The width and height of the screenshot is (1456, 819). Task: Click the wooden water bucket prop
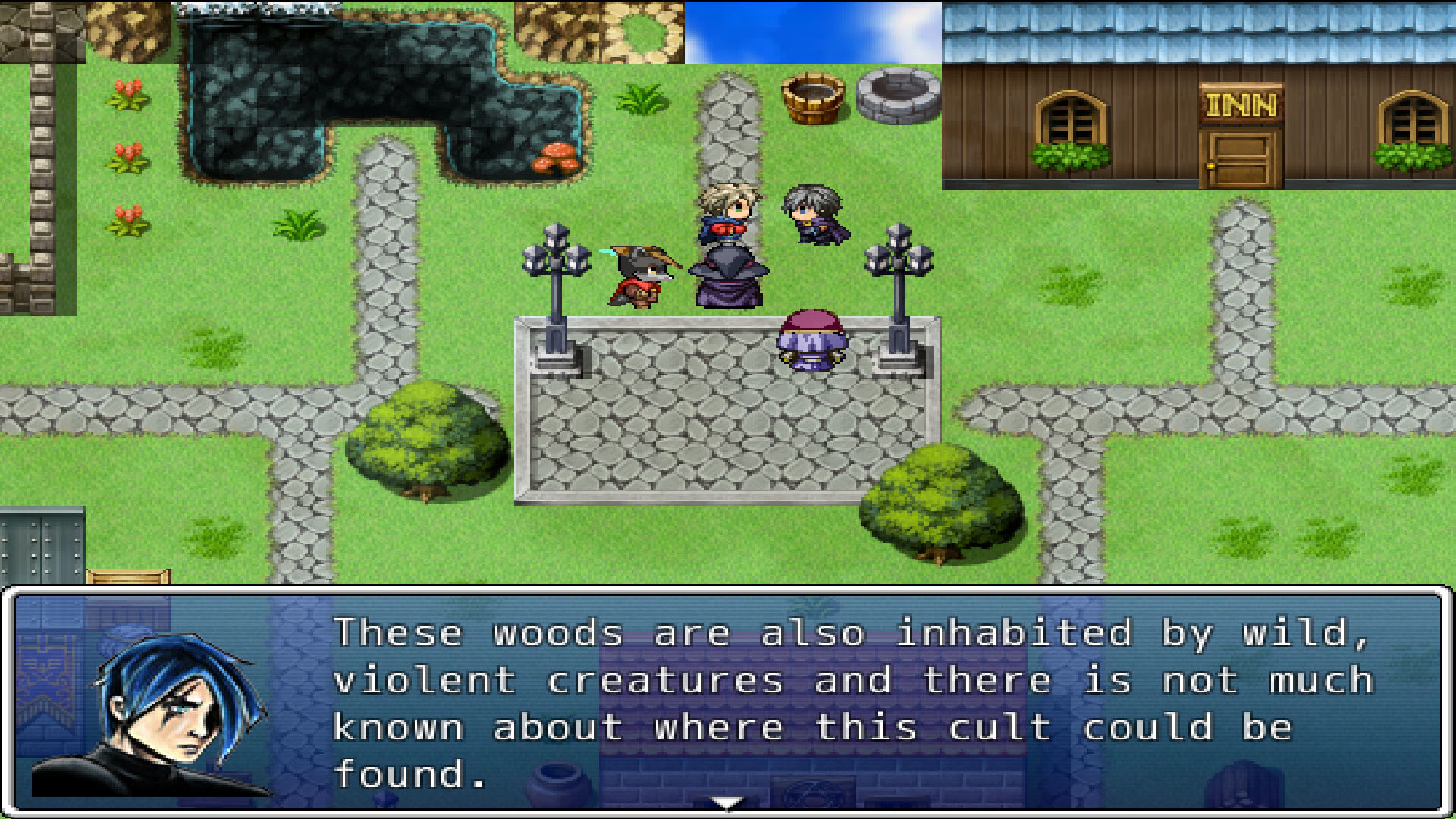[x=814, y=99]
